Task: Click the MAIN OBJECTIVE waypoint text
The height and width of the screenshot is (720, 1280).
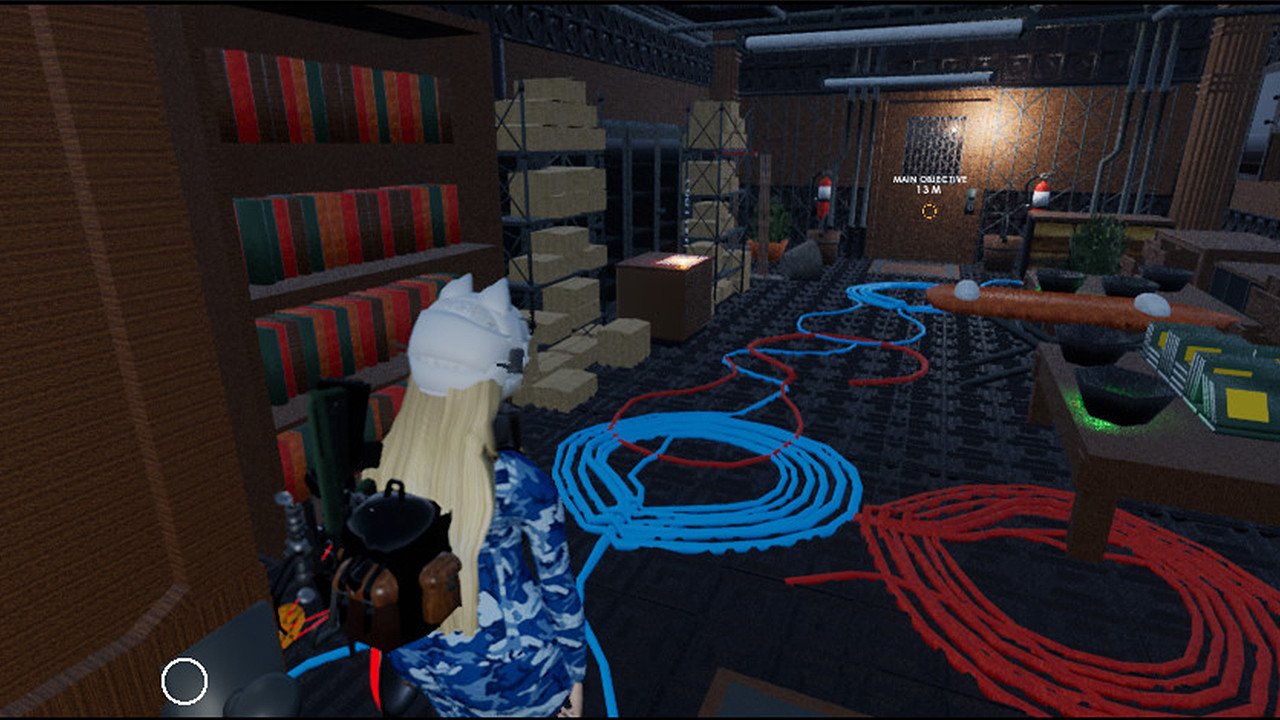Action: click(x=928, y=181)
